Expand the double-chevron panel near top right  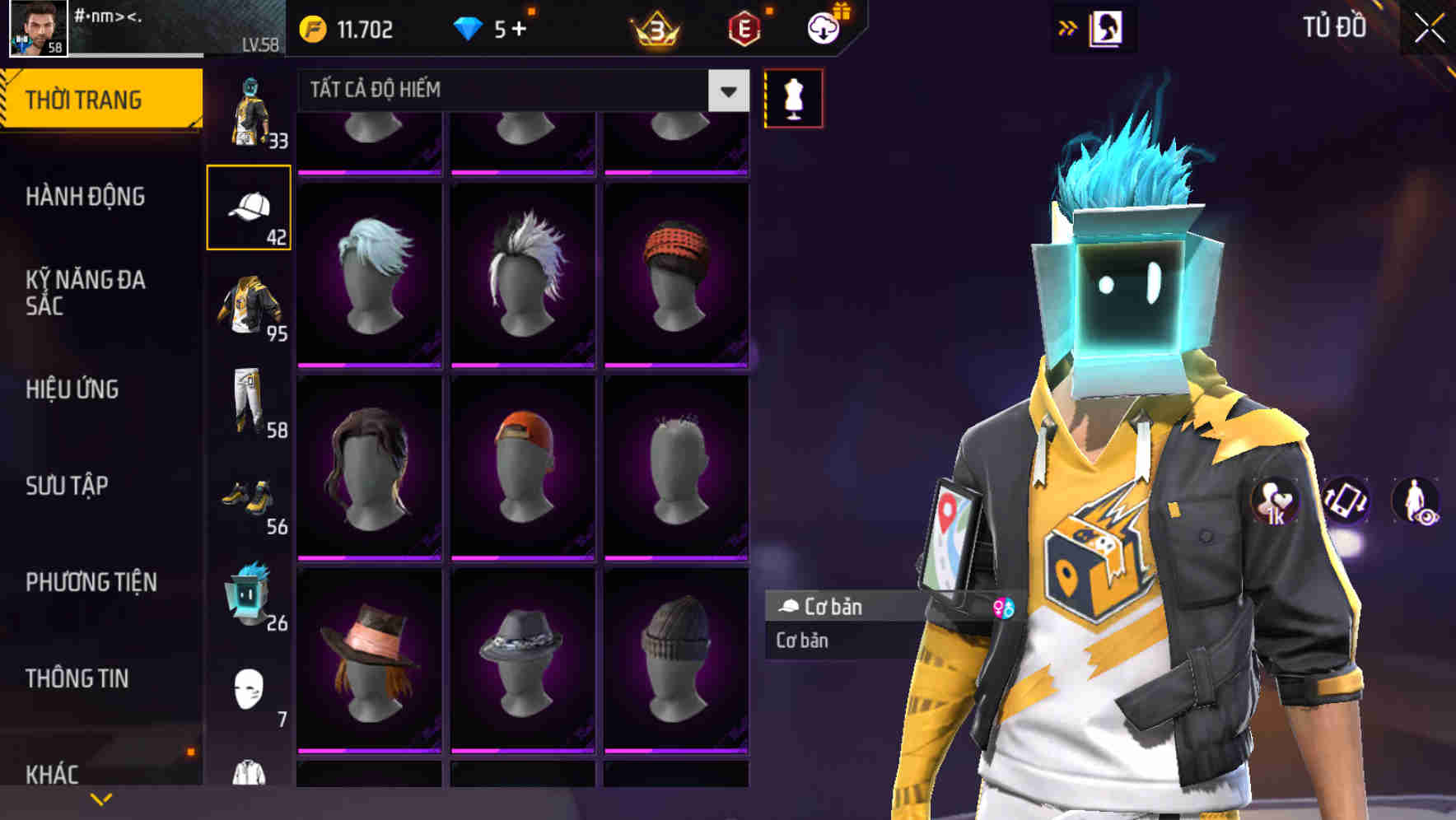pos(1068,27)
